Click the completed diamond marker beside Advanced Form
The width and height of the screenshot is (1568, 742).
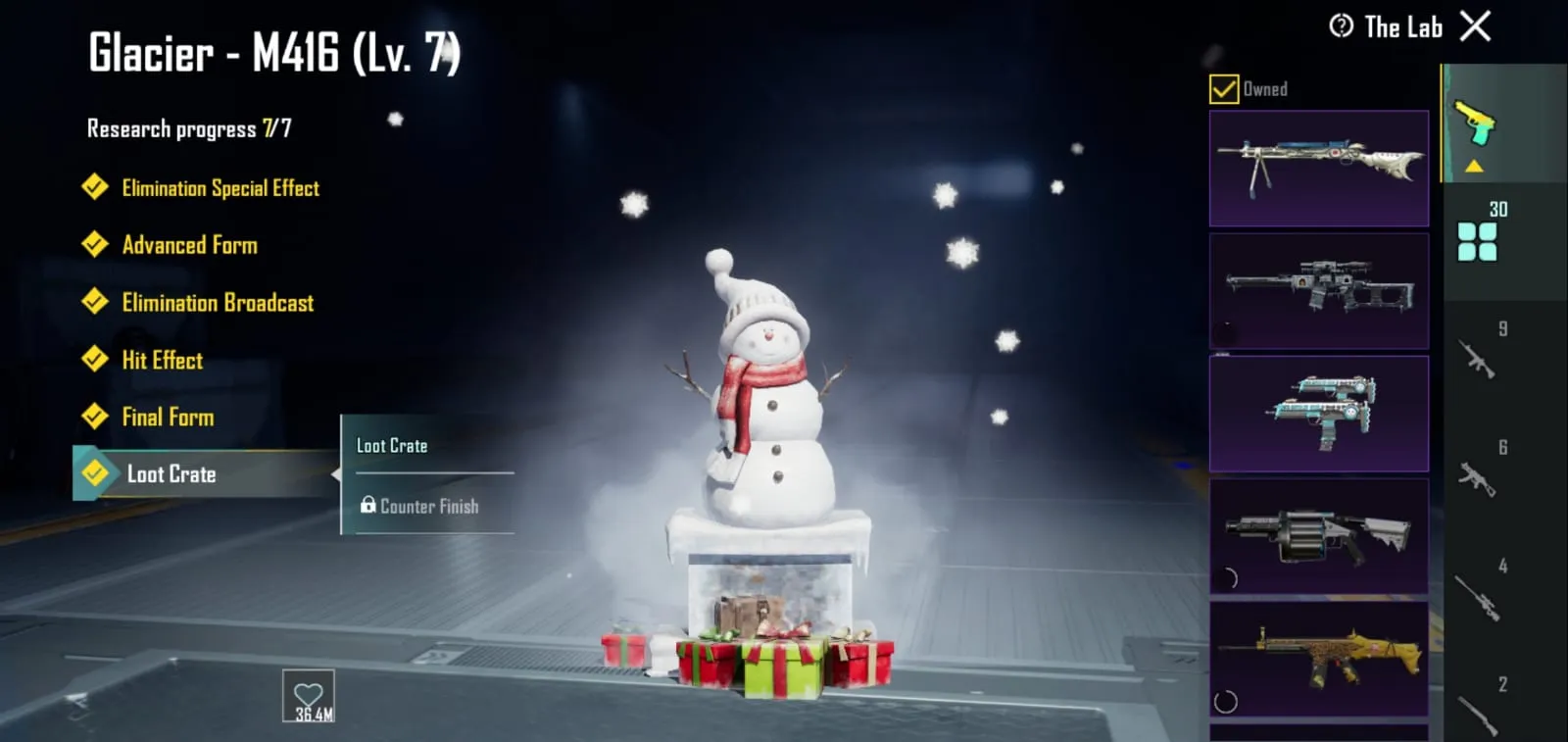pos(95,245)
